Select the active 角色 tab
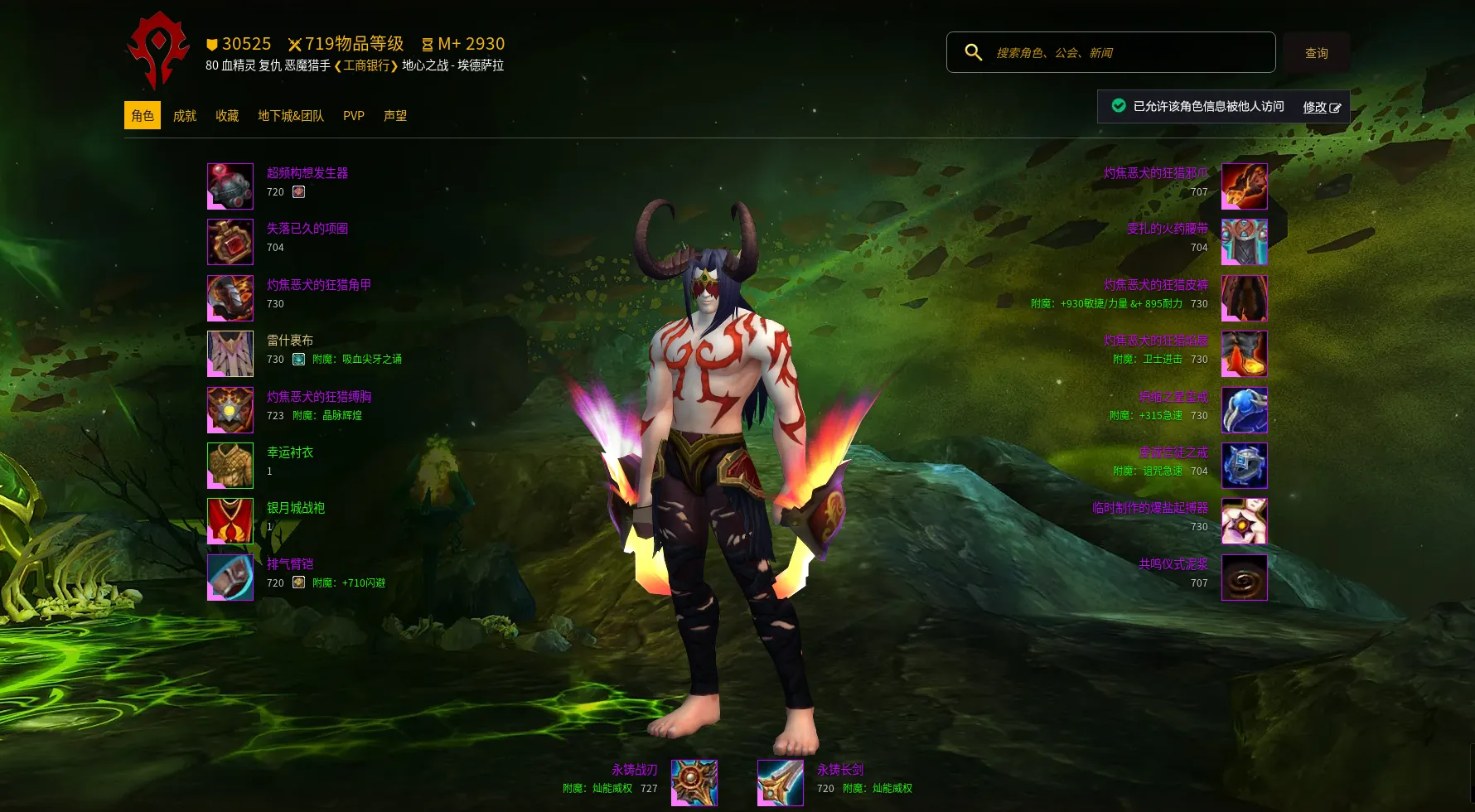 coord(143,116)
